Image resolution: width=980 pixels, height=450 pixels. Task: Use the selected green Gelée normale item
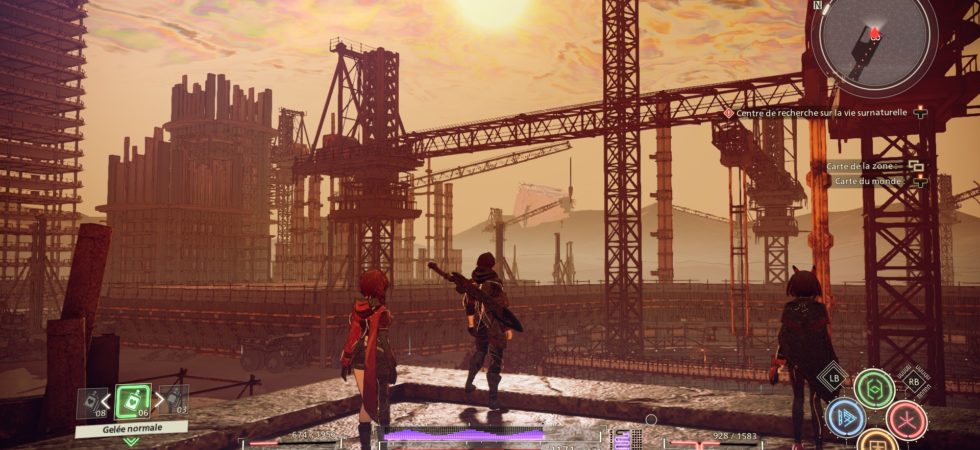(x=132, y=401)
